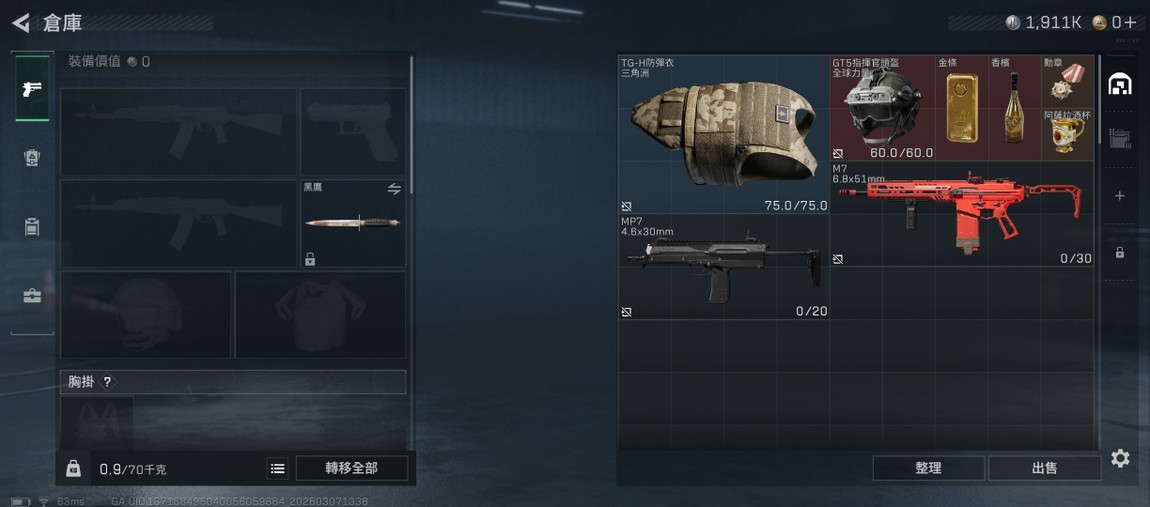The width and height of the screenshot is (1150, 507).
Task: Choose the GT5 commander helmet
Action: pos(881,108)
